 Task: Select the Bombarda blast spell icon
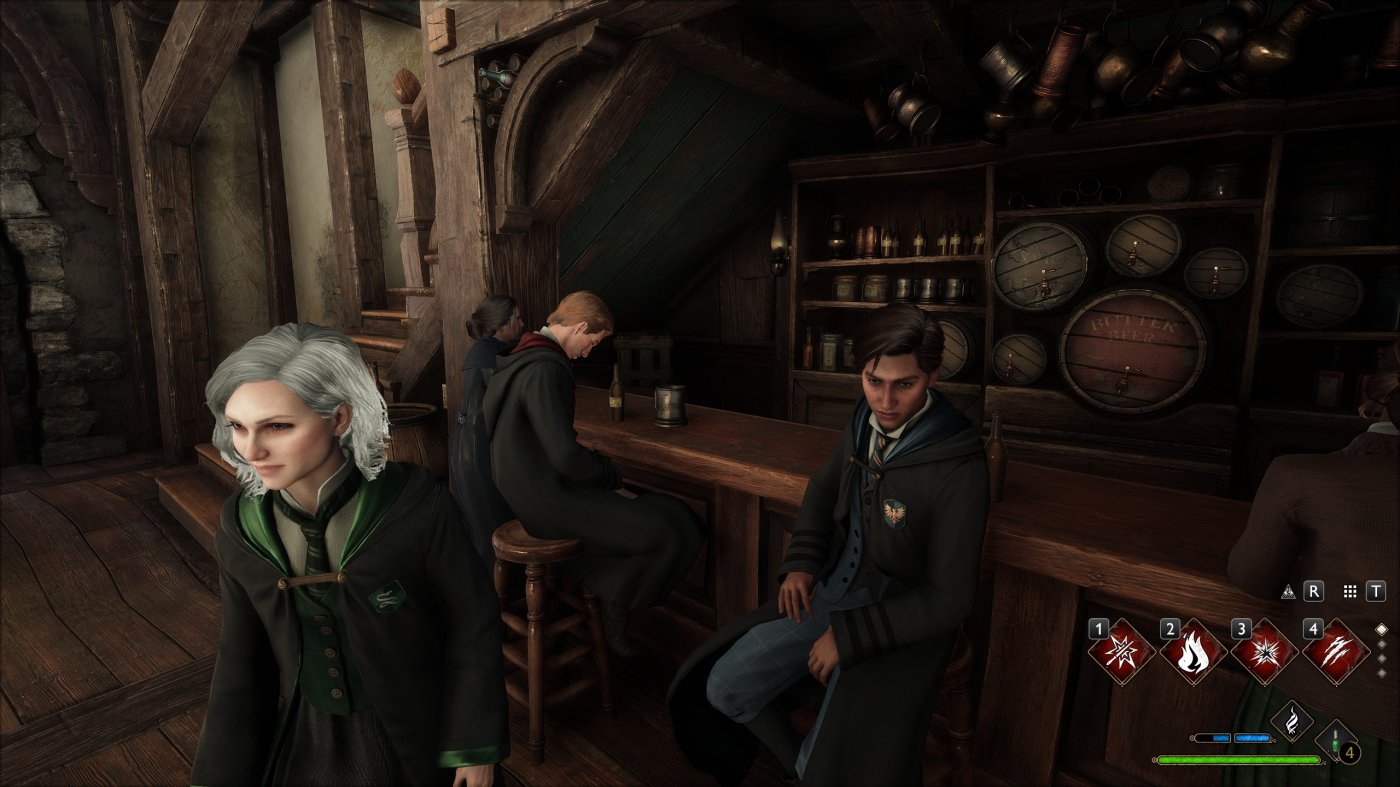click(1267, 651)
